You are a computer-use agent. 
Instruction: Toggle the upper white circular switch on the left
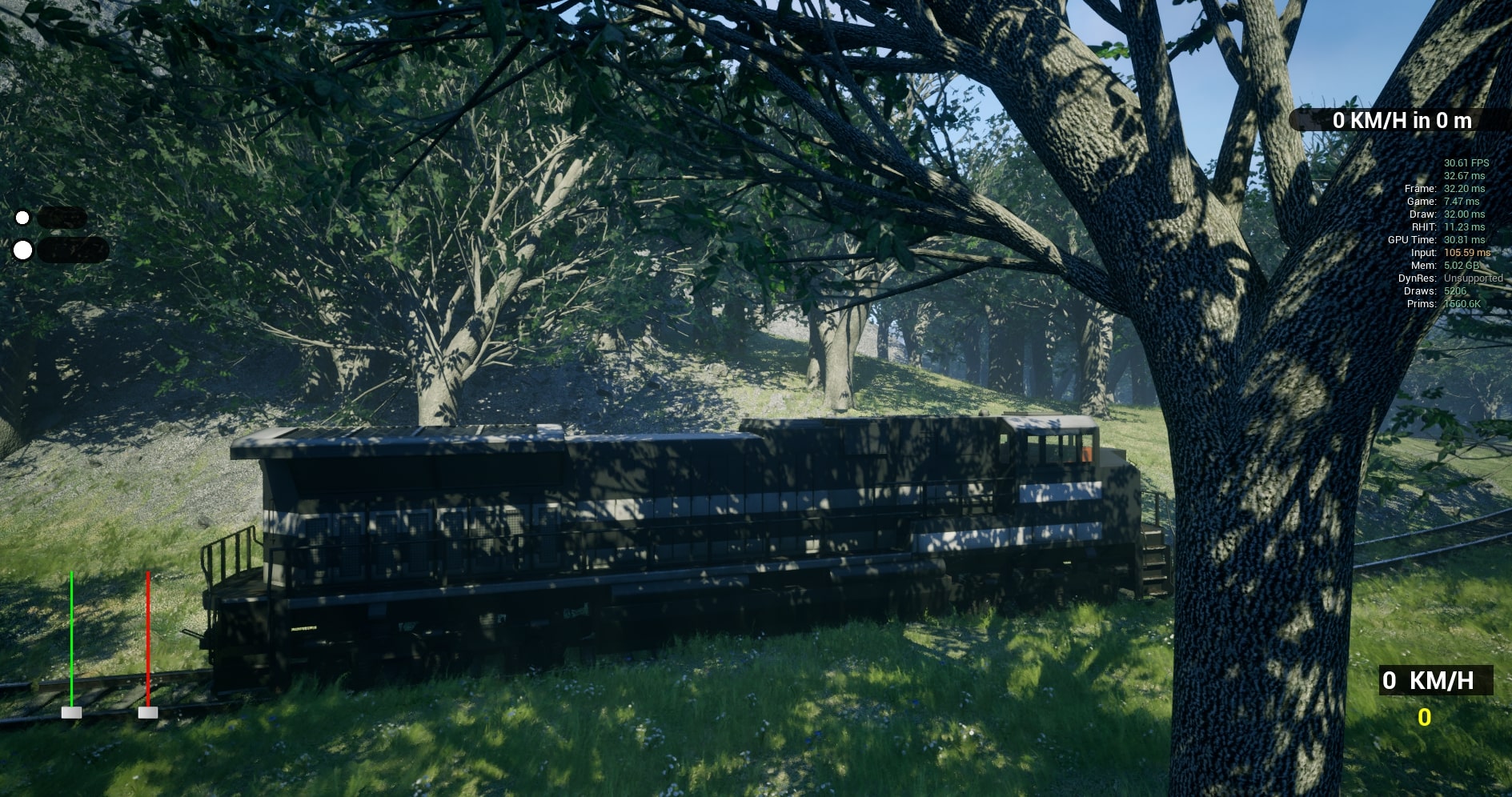point(22,216)
